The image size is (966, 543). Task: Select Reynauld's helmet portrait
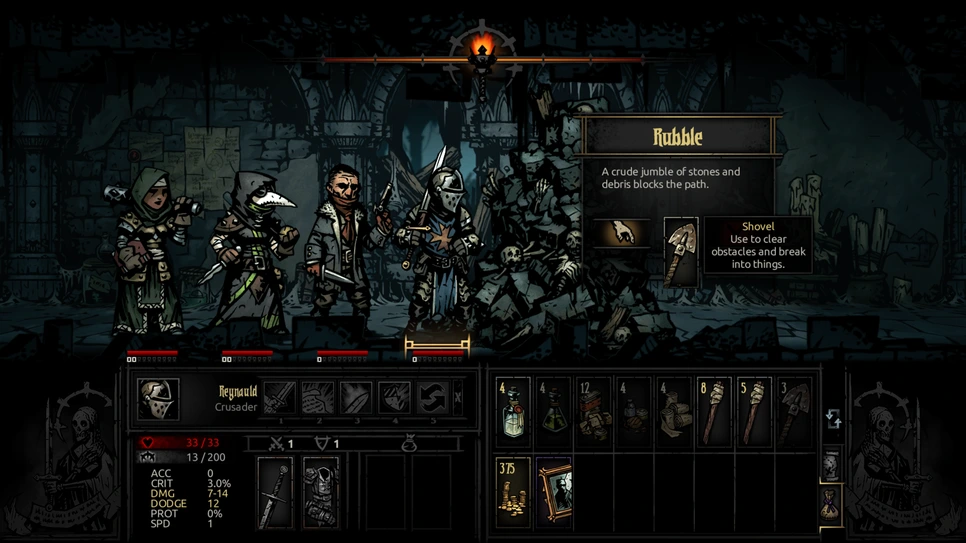pos(158,398)
